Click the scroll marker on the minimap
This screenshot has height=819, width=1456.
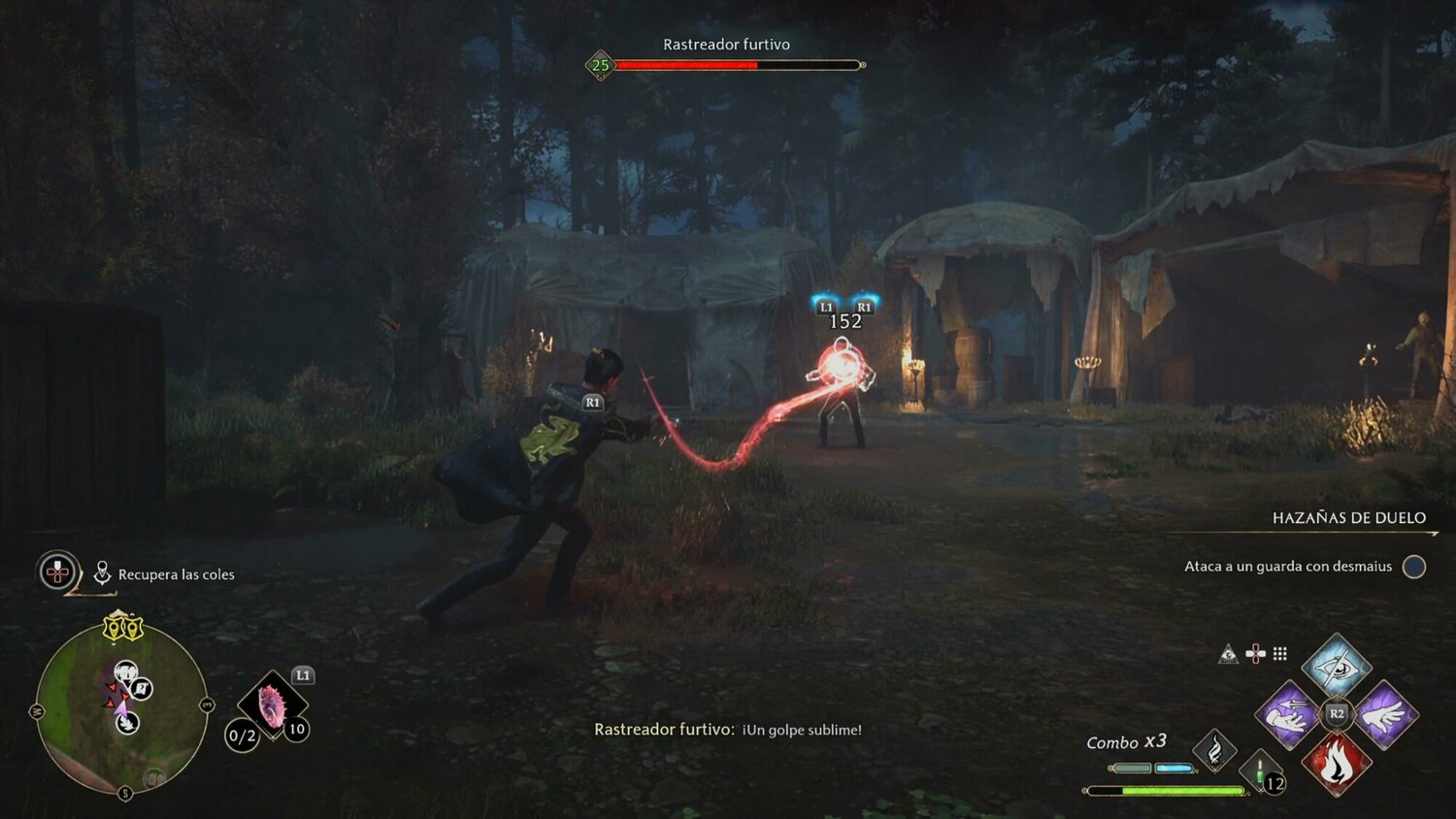pyautogui.click(x=142, y=689)
